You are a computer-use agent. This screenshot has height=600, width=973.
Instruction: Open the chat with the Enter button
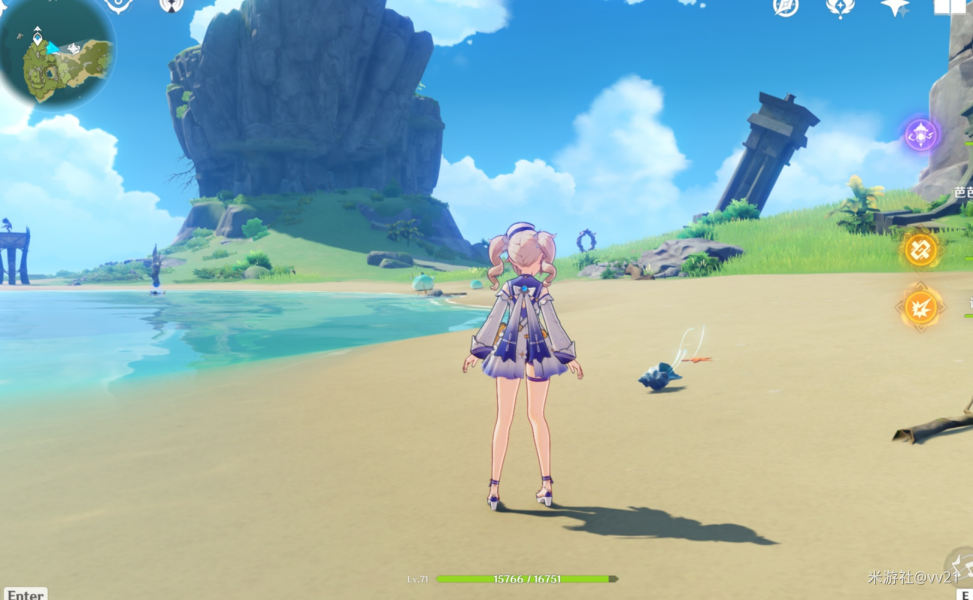[x=24, y=594]
